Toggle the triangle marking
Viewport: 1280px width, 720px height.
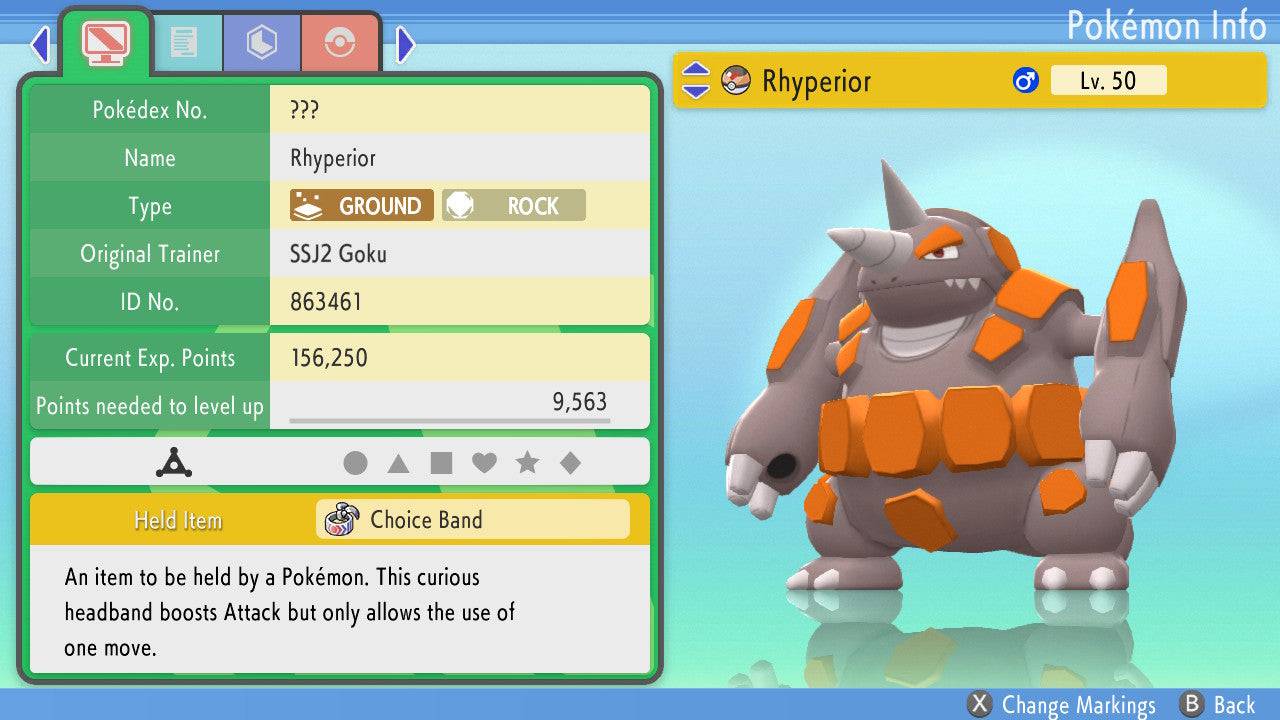tap(398, 463)
